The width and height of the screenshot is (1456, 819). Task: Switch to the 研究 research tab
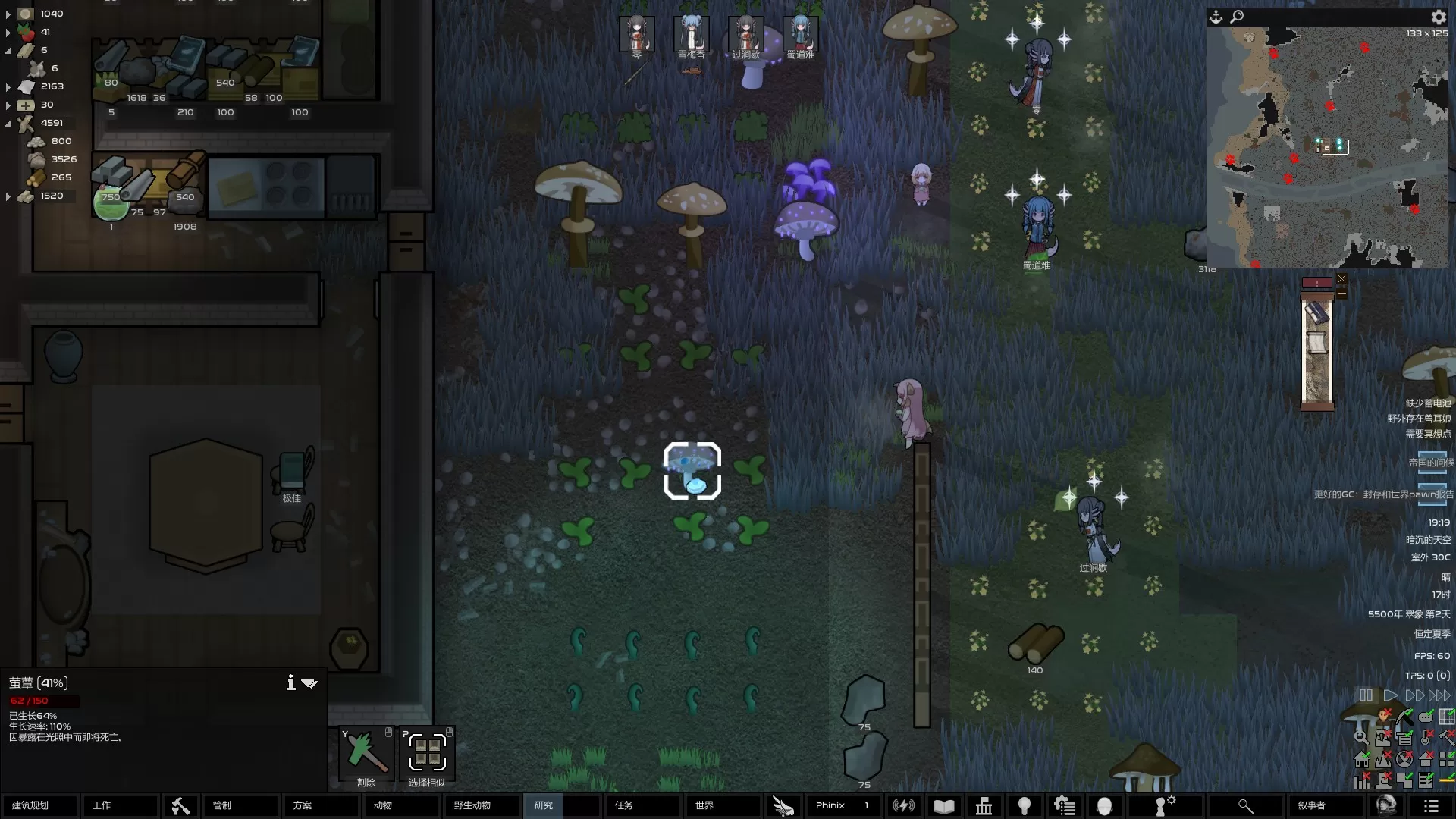tap(544, 805)
